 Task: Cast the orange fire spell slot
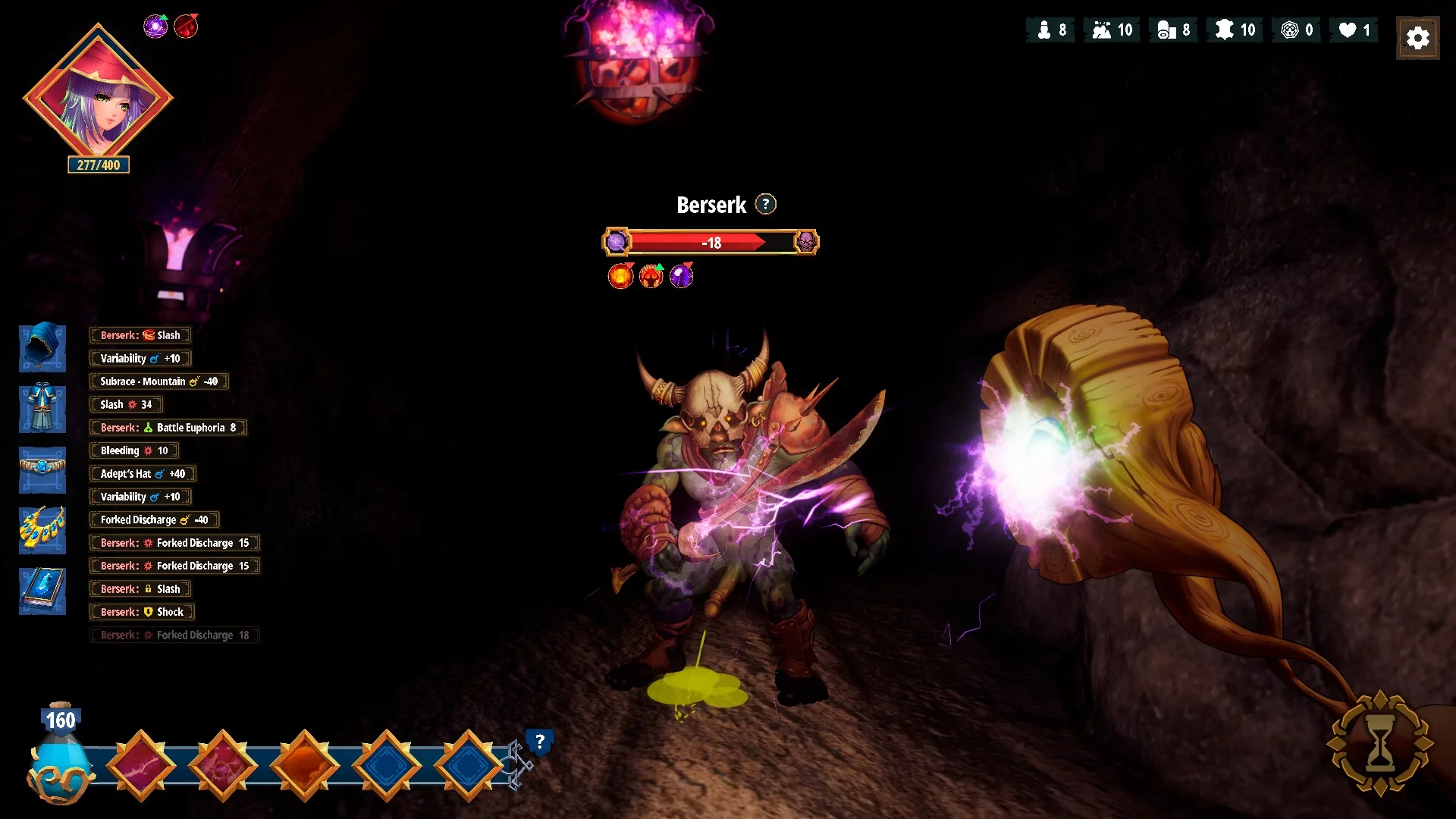(305, 766)
